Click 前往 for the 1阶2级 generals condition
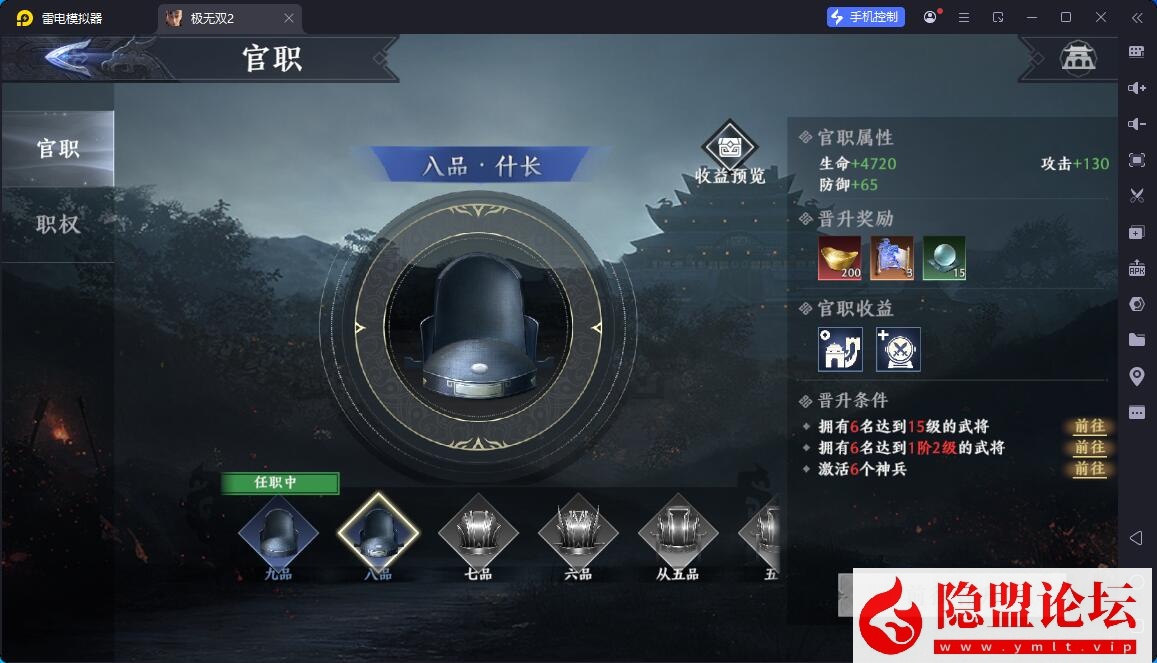Image resolution: width=1157 pixels, height=663 pixels. (1089, 447)
